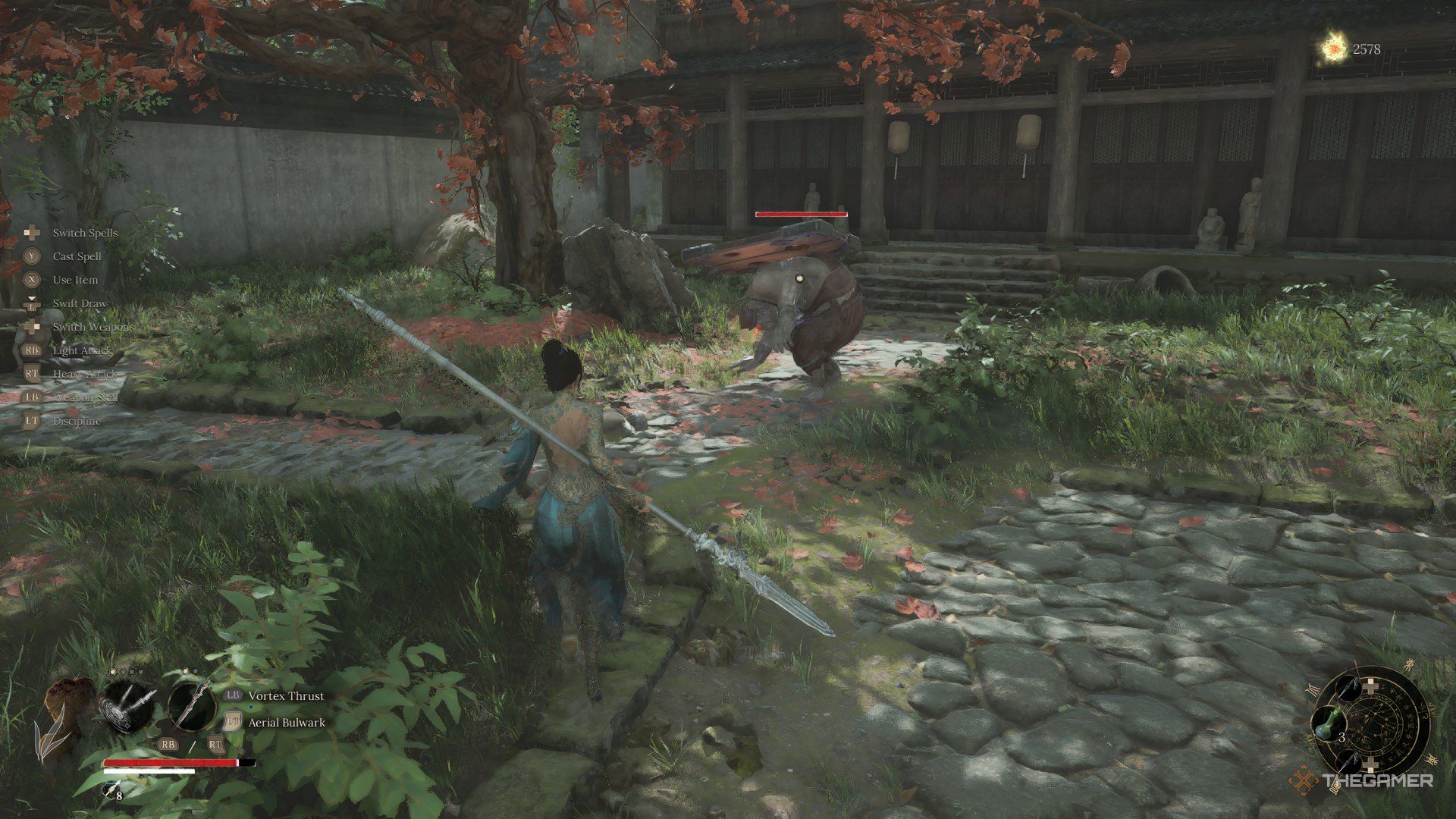Click the Vortex Thrust skill label
The image size is (1456, 819).
[x=286, y=696]
